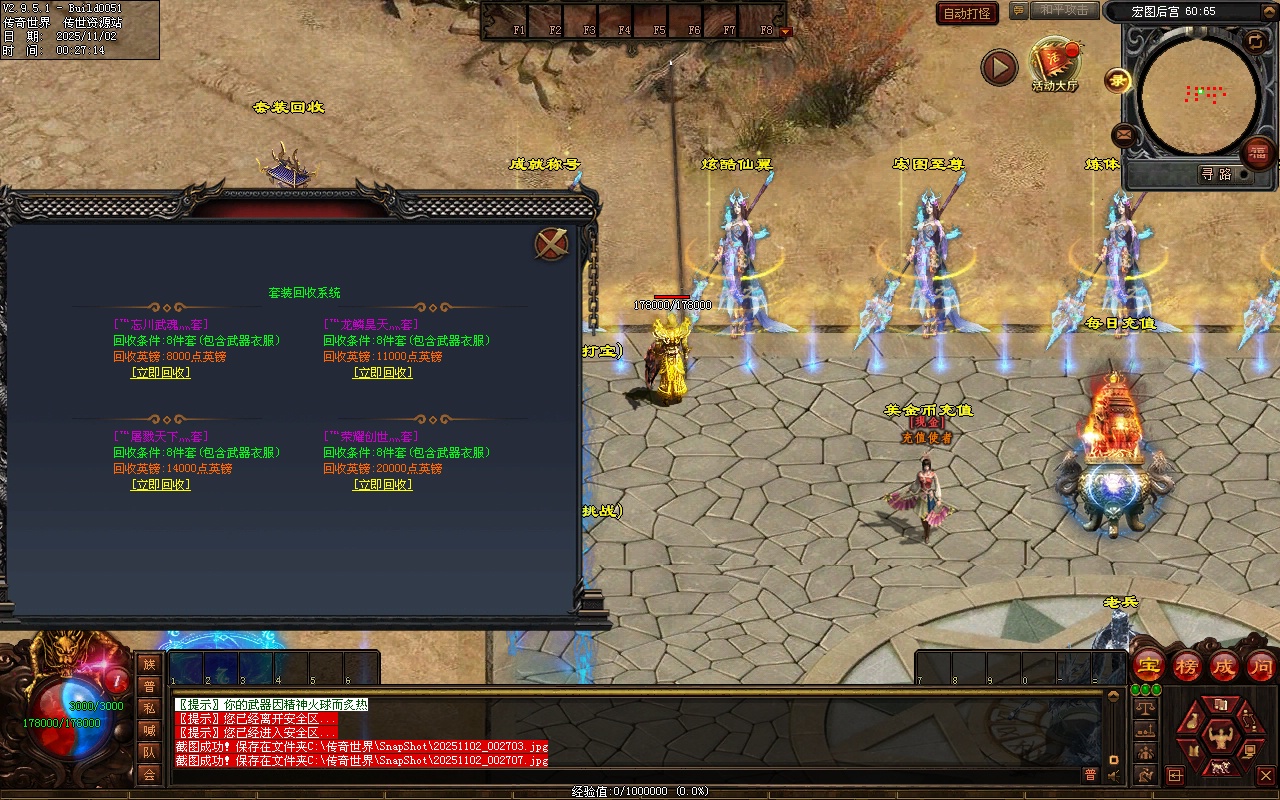
Task: Click 立即回收 under 屠戮天下 set
Action: click(161, 485)
